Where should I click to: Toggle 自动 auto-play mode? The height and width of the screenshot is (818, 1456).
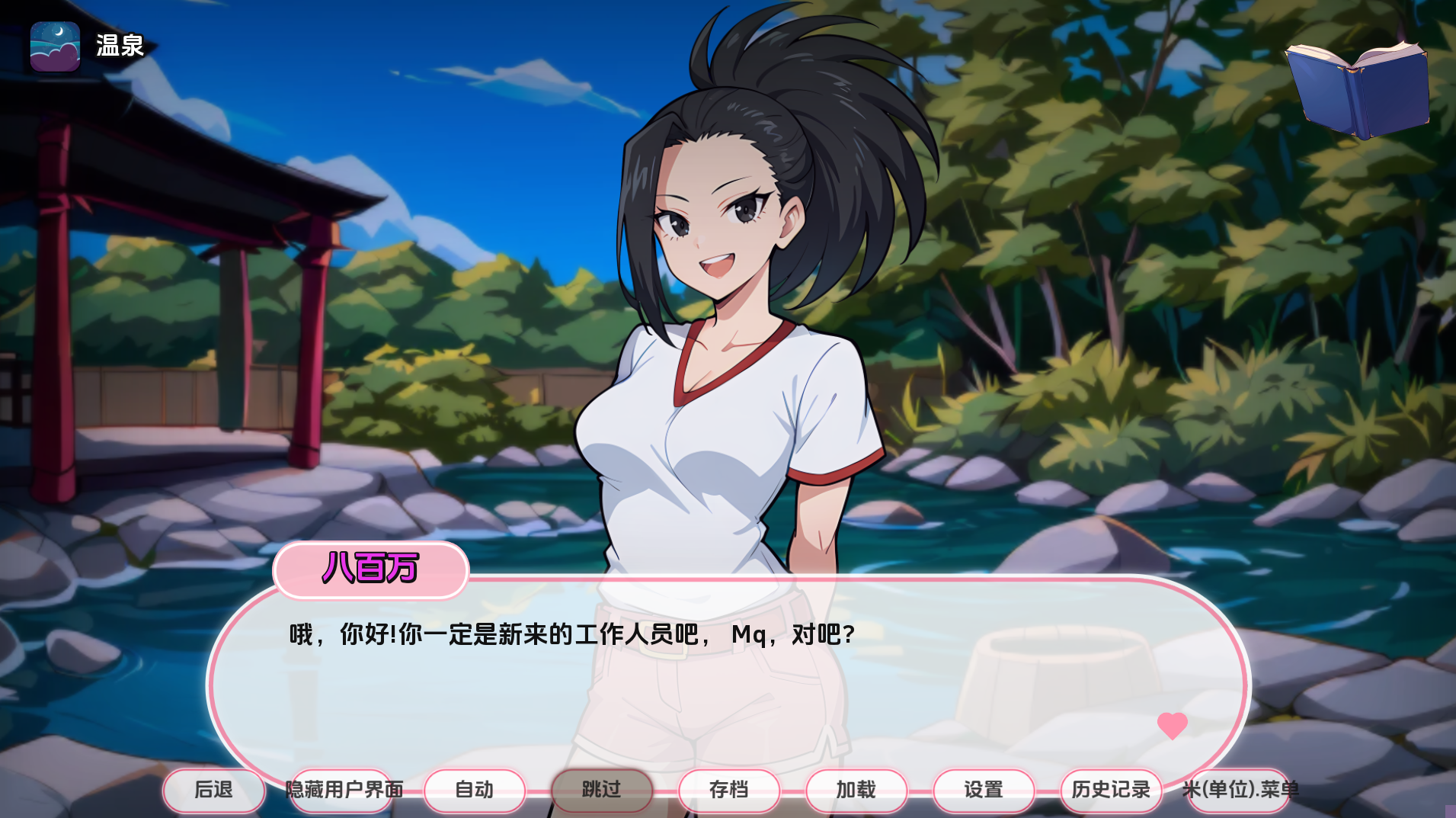[474, 791]
